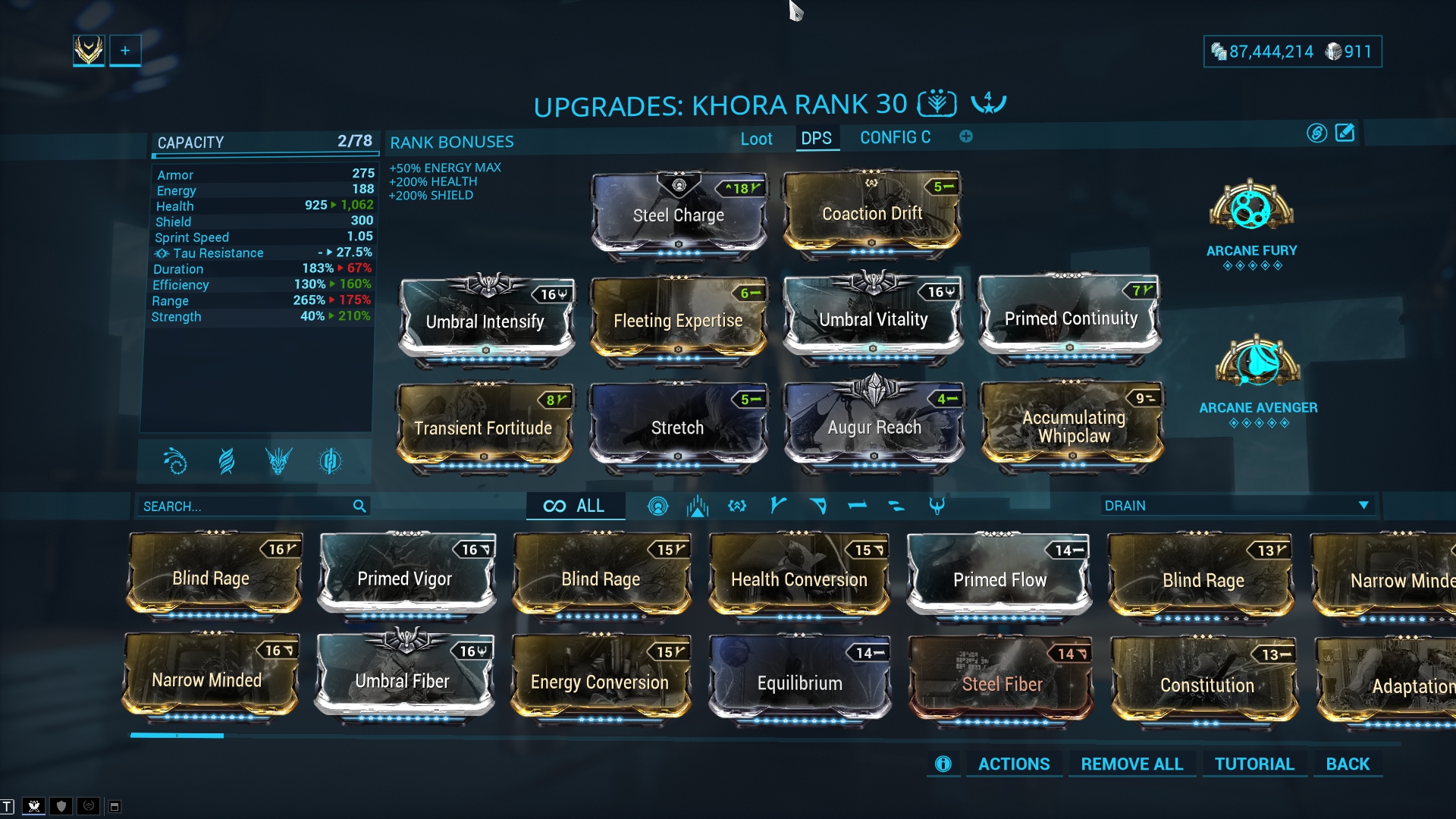Go BACK from the upgrades screen
The width and height of the screenshot is (1456, 819).
1348,764
